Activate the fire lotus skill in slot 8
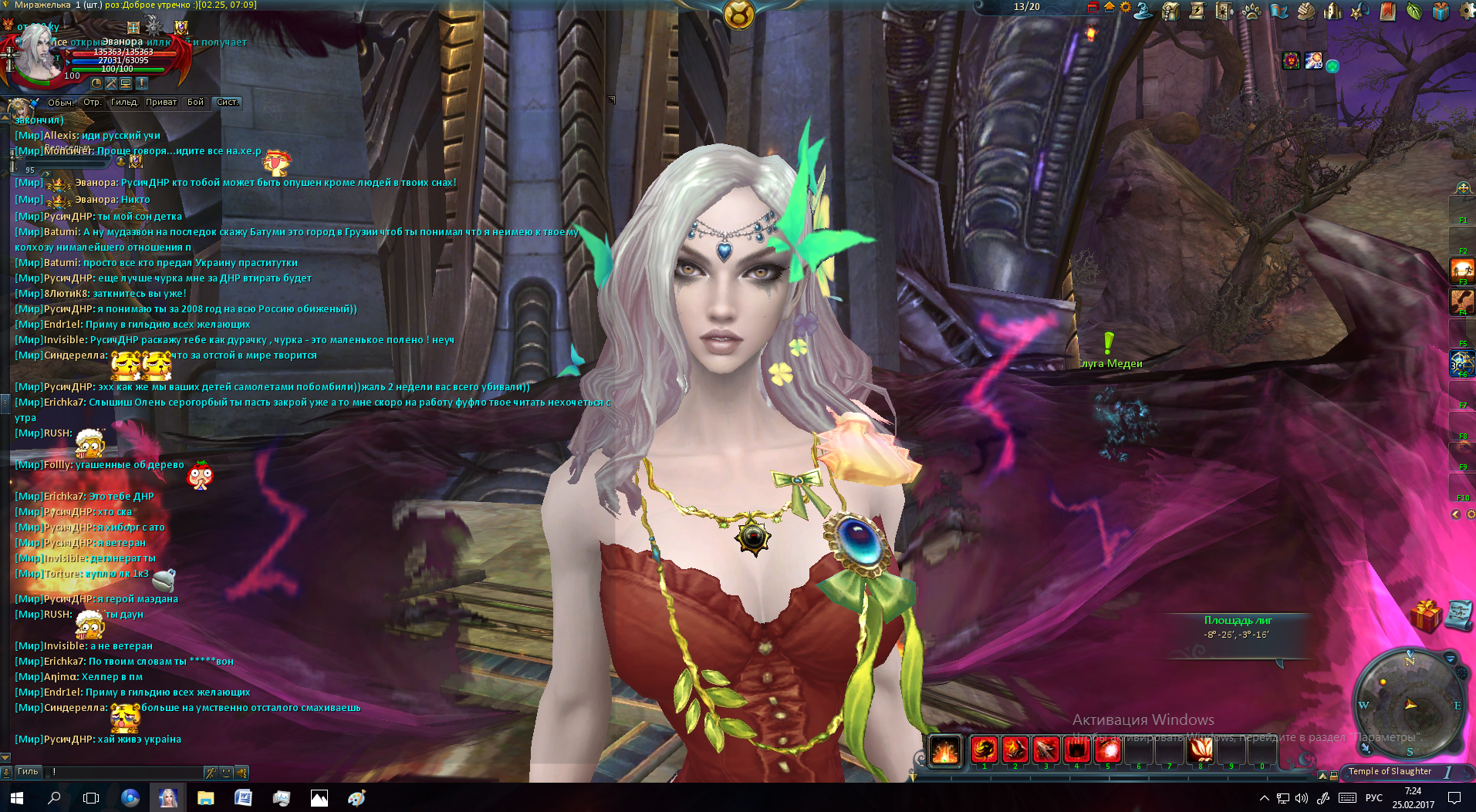Screen dimensions: 1476x812 [x=1200, y=750]
